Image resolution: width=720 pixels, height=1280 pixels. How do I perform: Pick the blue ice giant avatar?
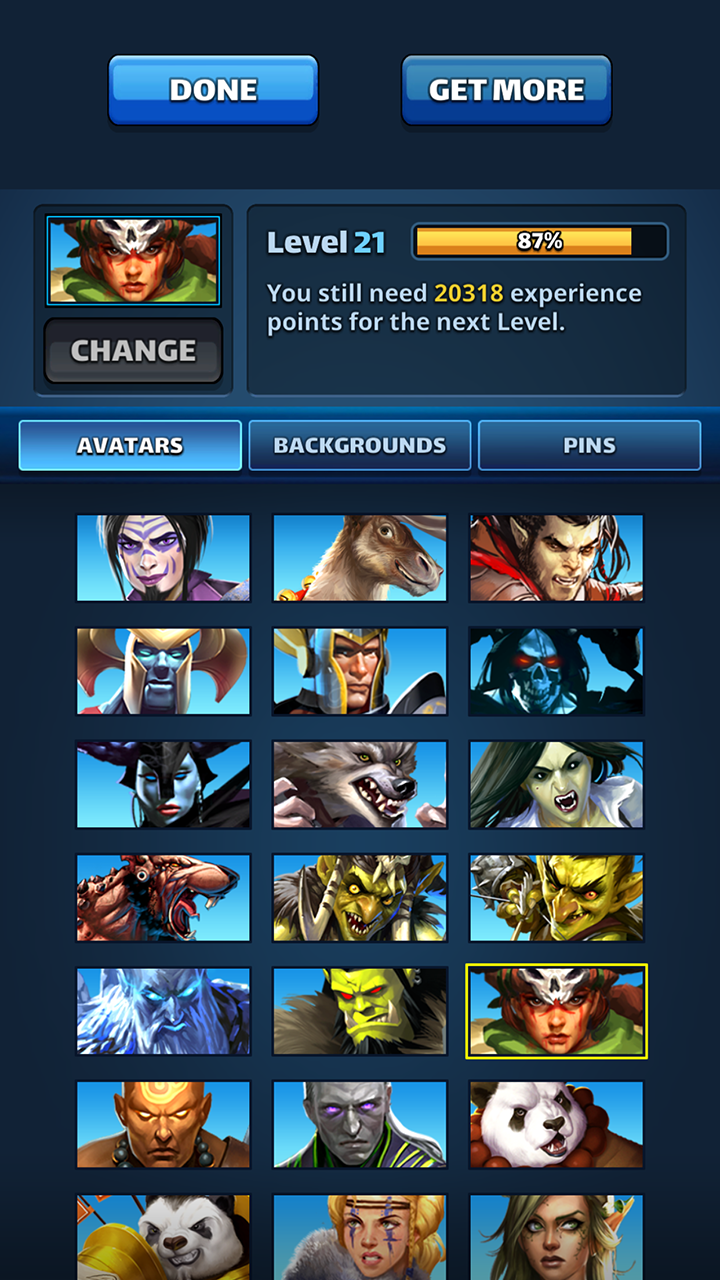pos(164,1011)
